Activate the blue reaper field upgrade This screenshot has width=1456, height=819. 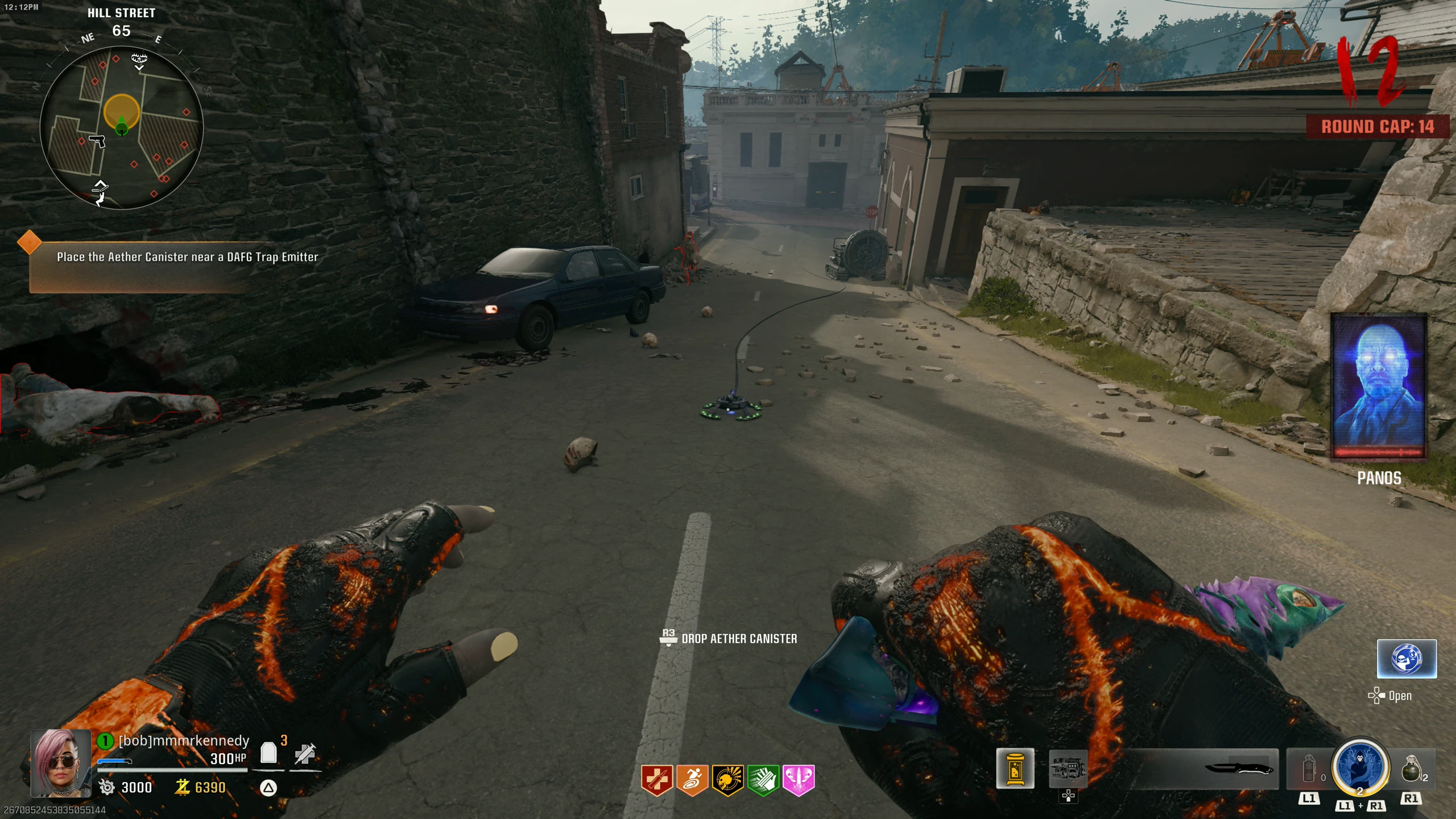point(1360,767)
